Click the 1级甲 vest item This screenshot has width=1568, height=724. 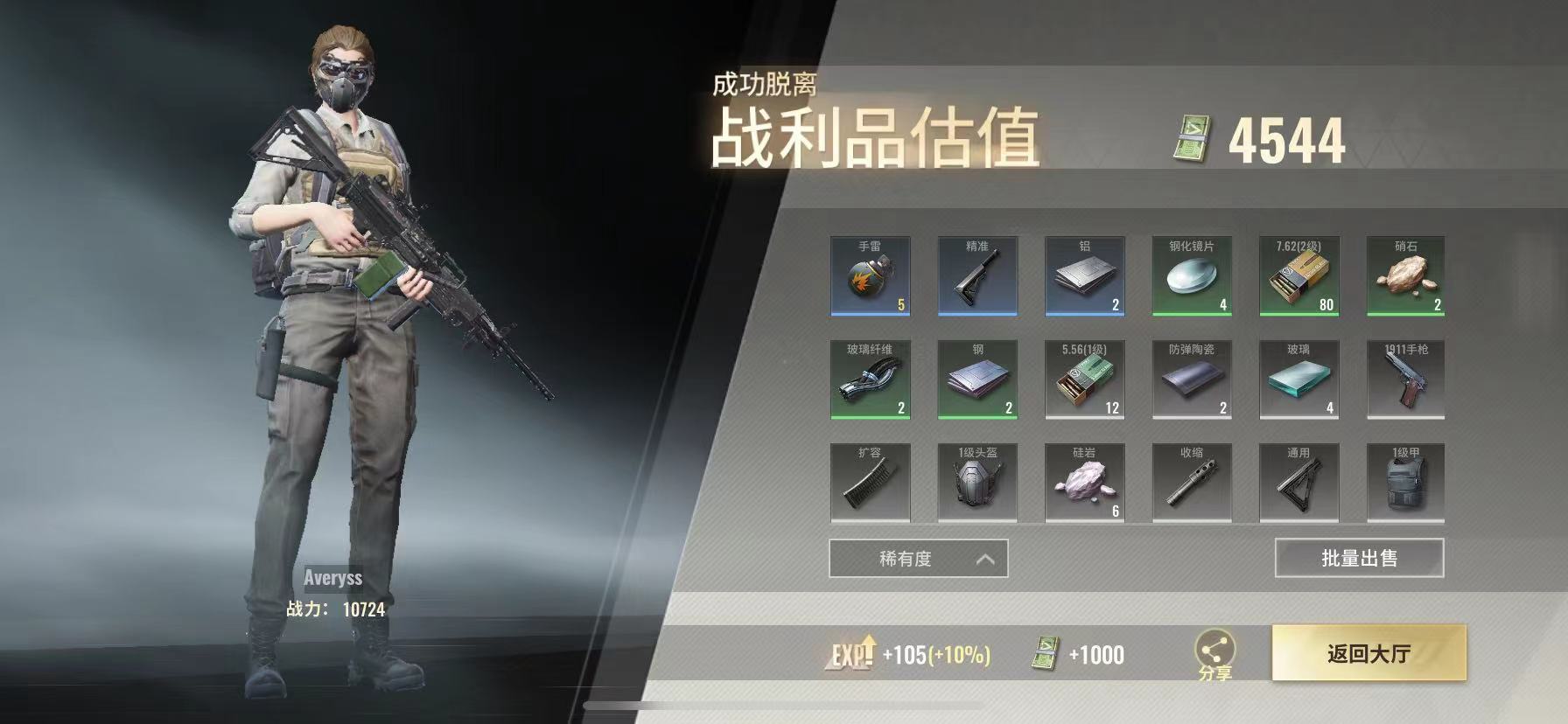(x=1407, y=482)
